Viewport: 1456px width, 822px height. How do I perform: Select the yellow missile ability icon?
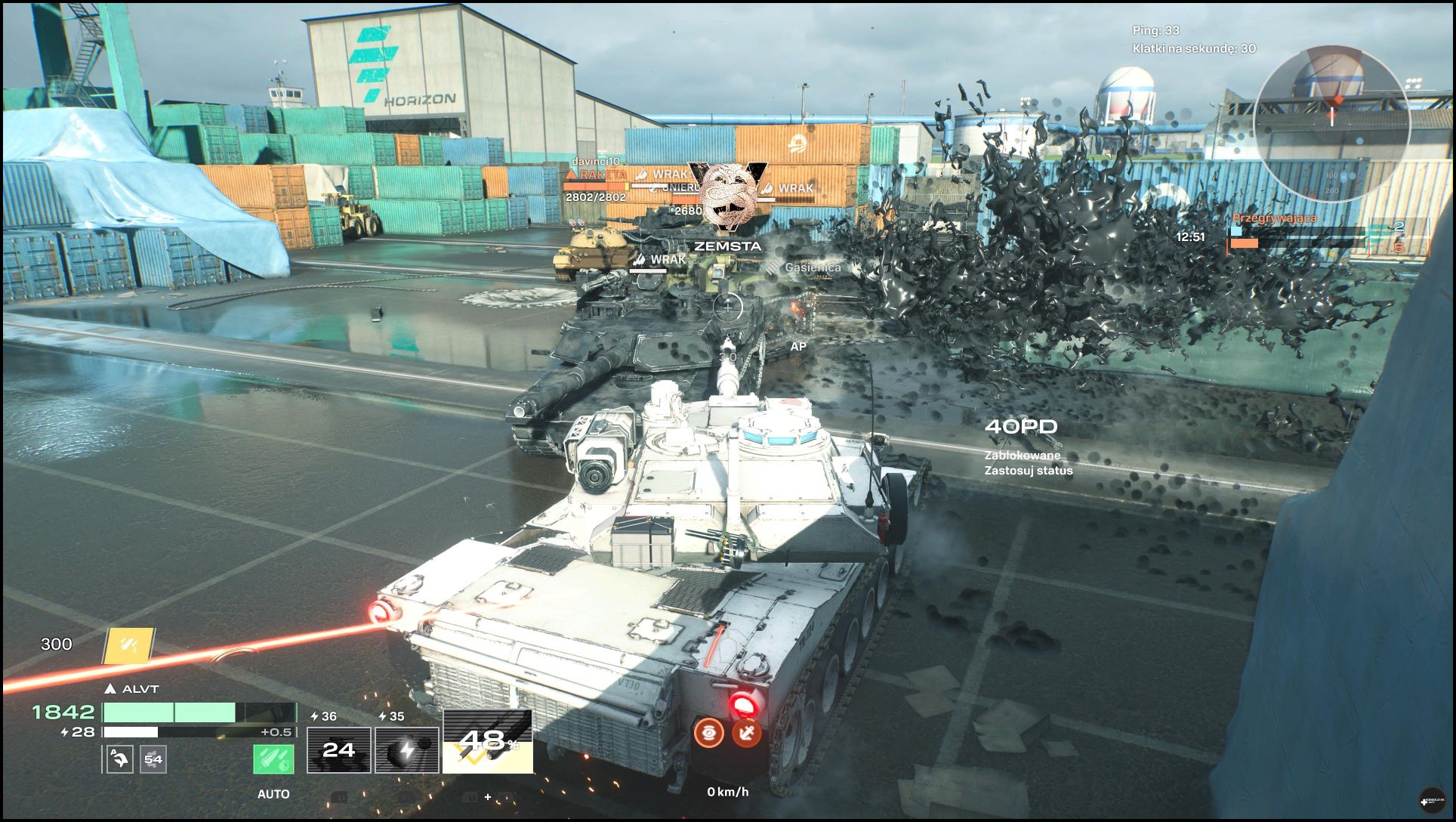point(128,645)
